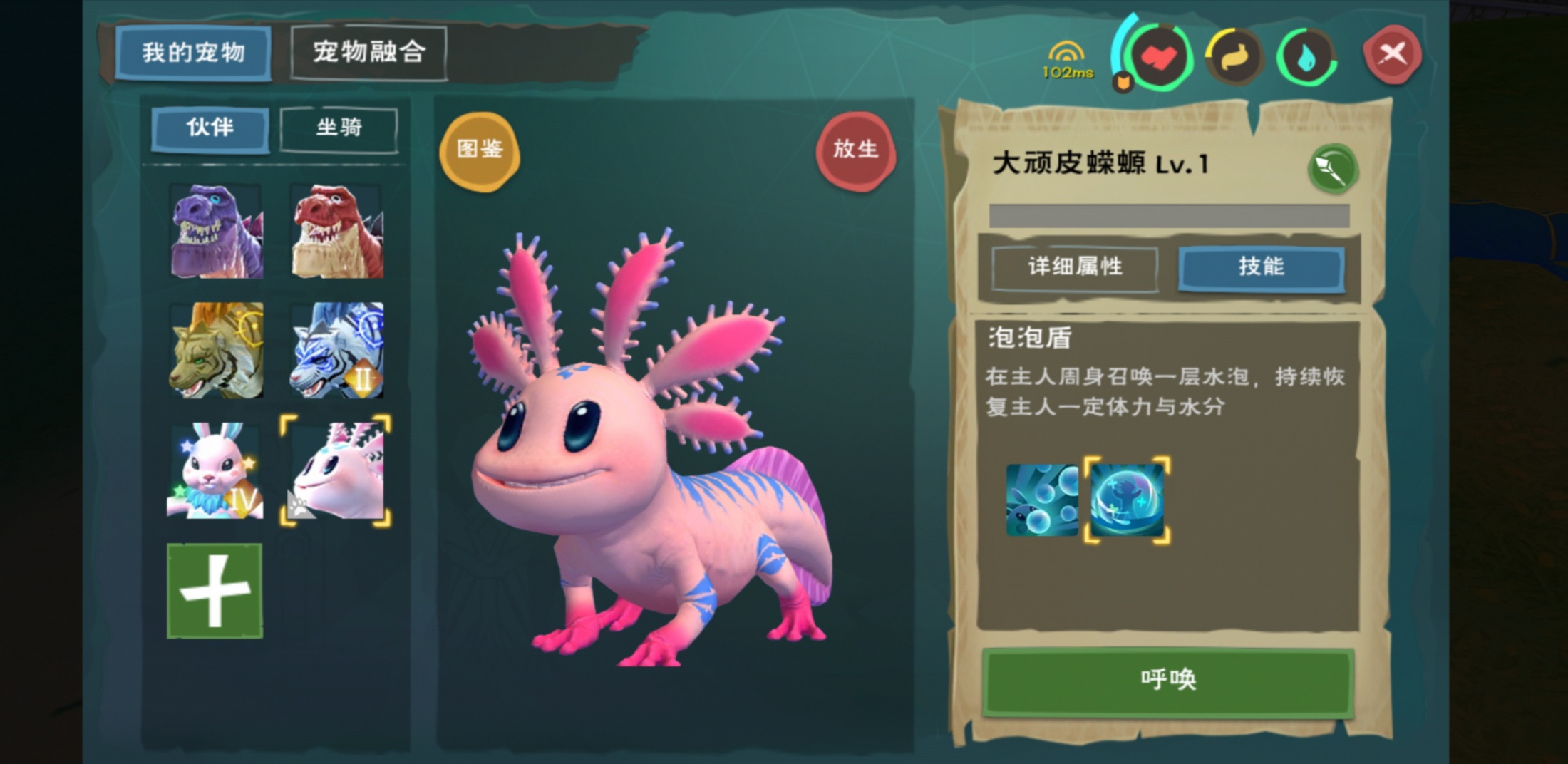Select the bubble shield upgrade icon
The width and height of the screenshot is (1568, 764).
point(1125,499)
